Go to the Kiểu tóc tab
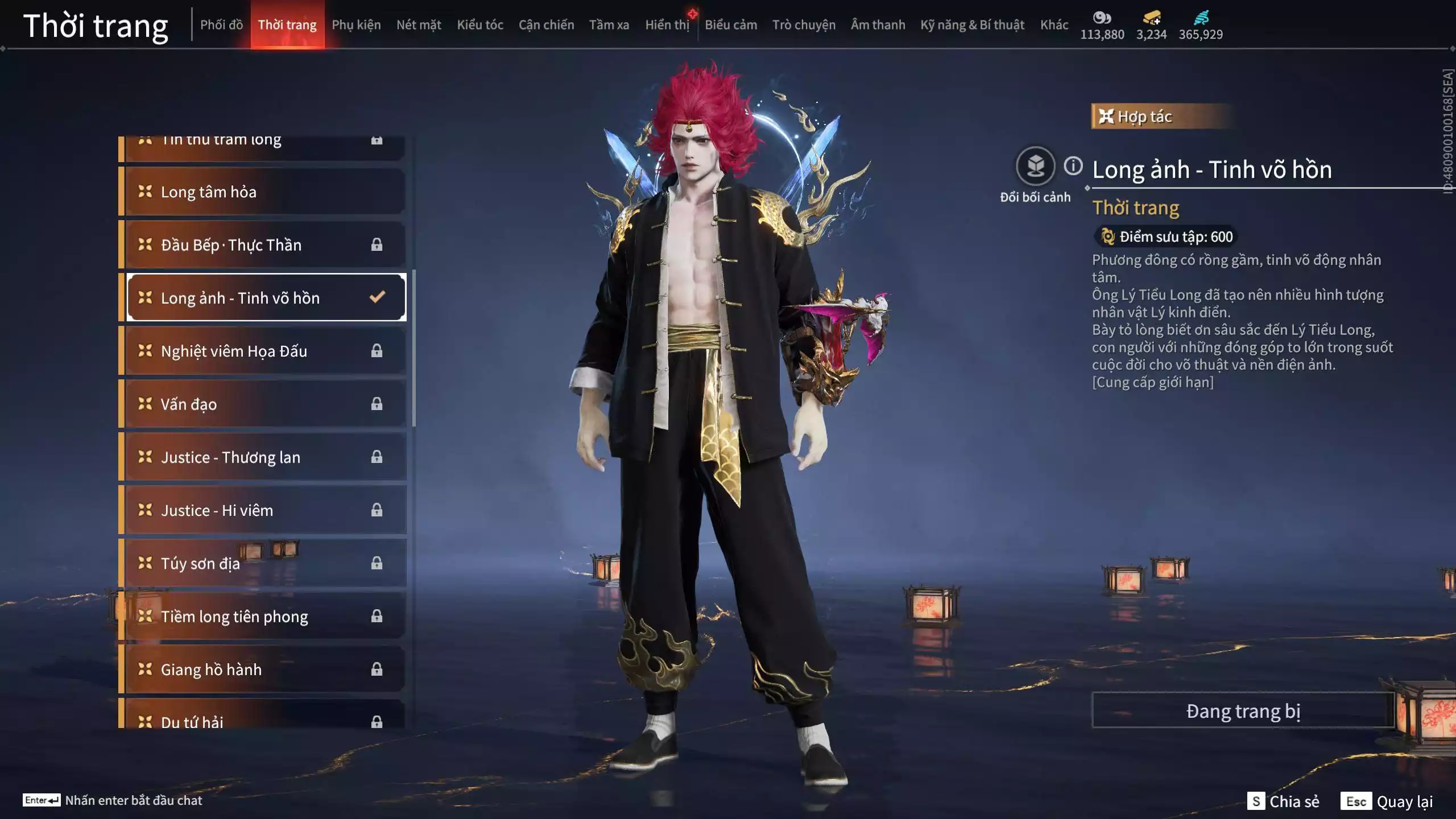 tap(480, 25)
